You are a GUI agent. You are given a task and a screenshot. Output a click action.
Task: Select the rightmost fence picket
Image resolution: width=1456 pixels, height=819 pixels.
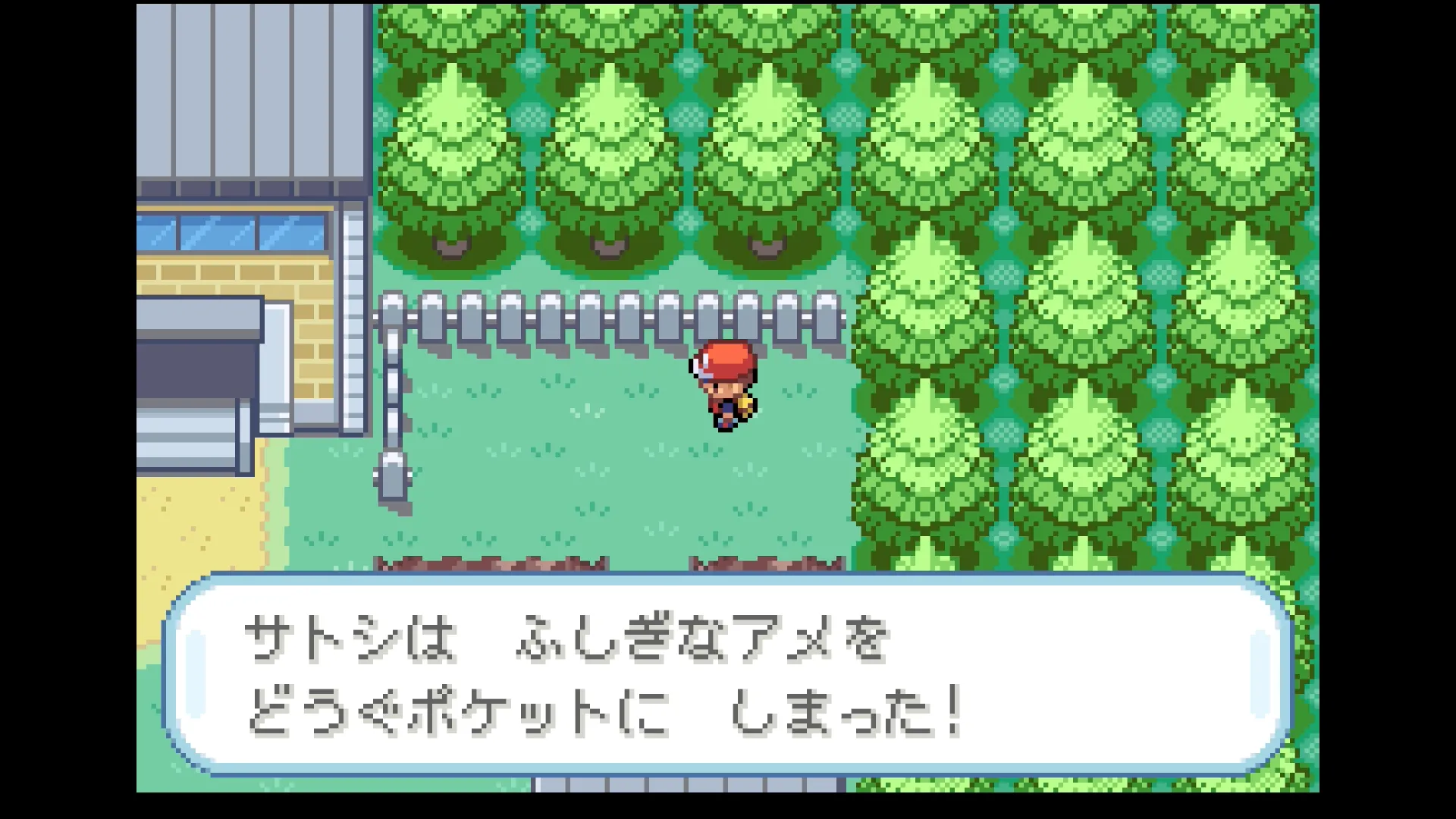tap(826, 318)
